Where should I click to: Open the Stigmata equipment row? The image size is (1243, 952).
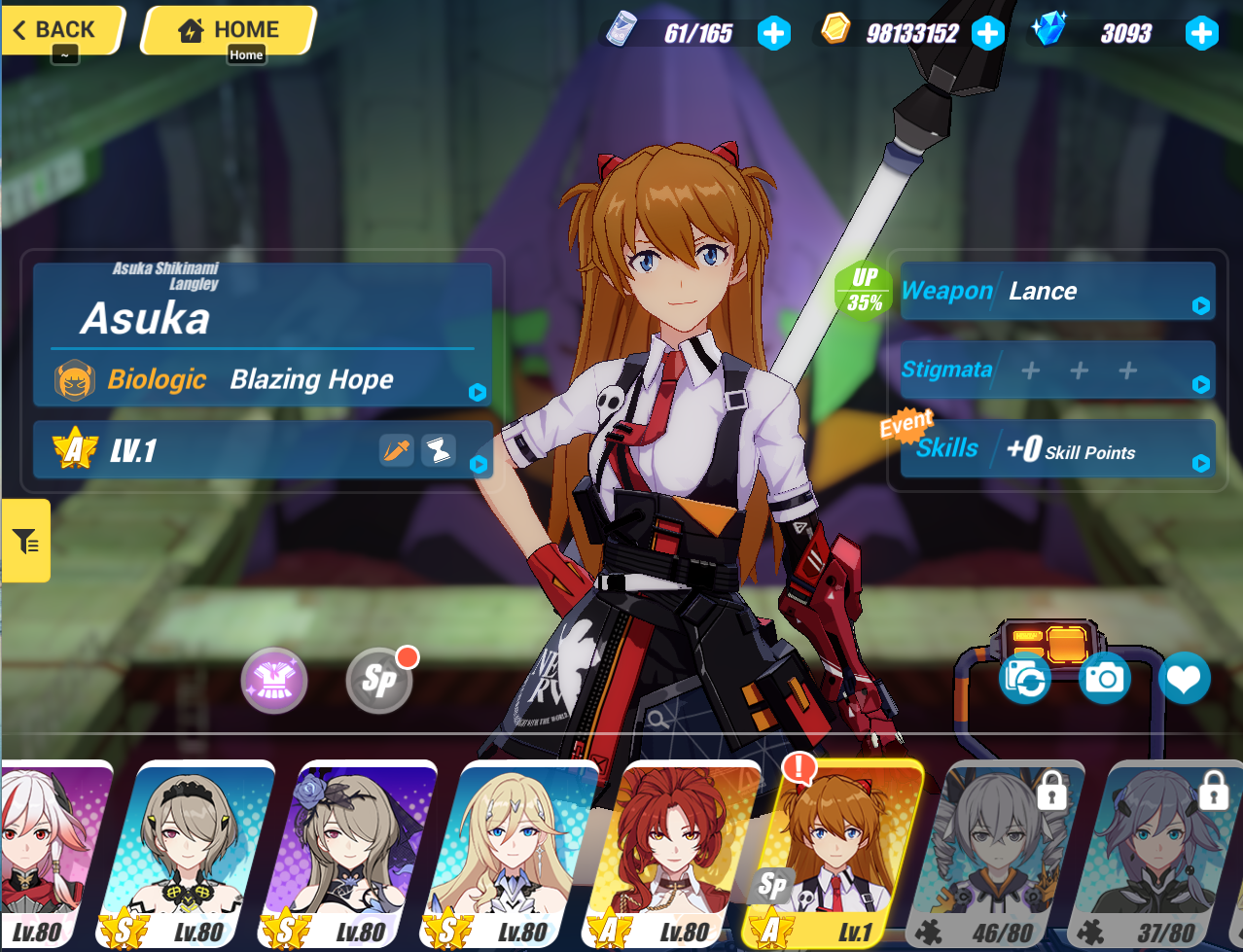pyautogui.click(x=1057, y=370)
